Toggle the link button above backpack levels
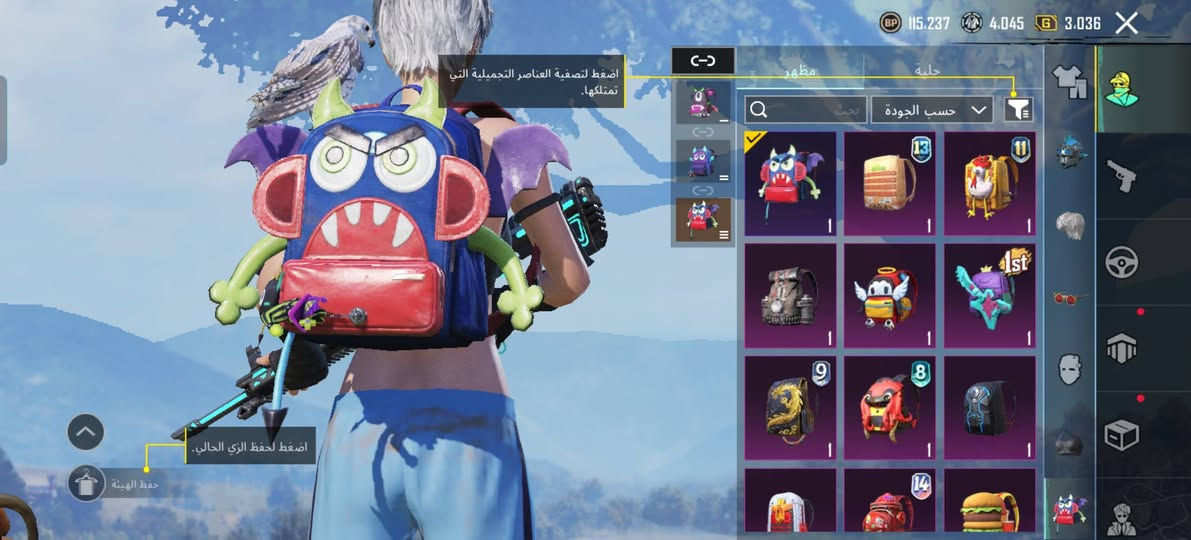Image resolution: width=1191 pixels, height=540 pixels. coord(703,61)
